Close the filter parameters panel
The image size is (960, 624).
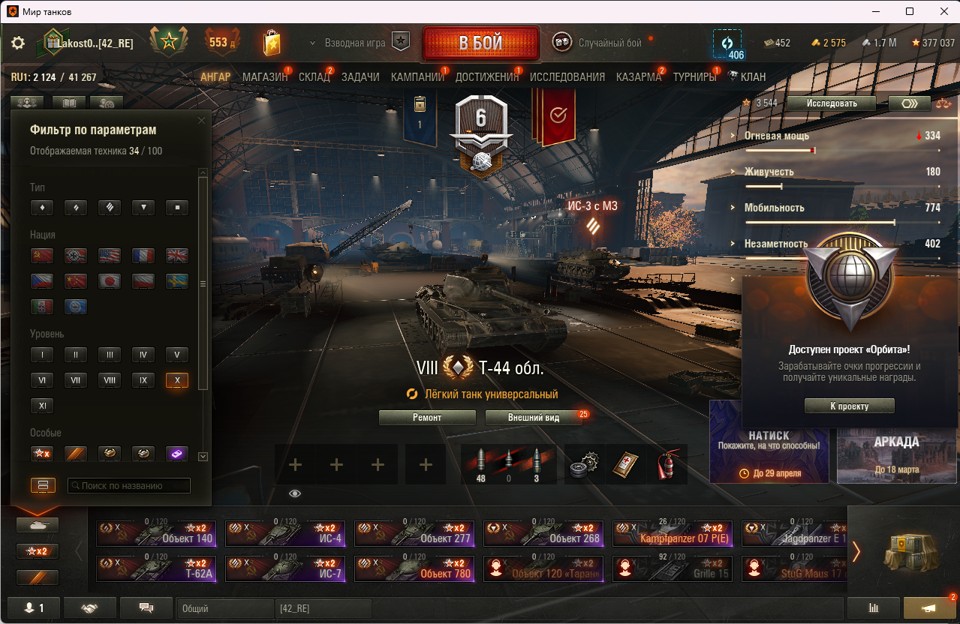[202, 121]
